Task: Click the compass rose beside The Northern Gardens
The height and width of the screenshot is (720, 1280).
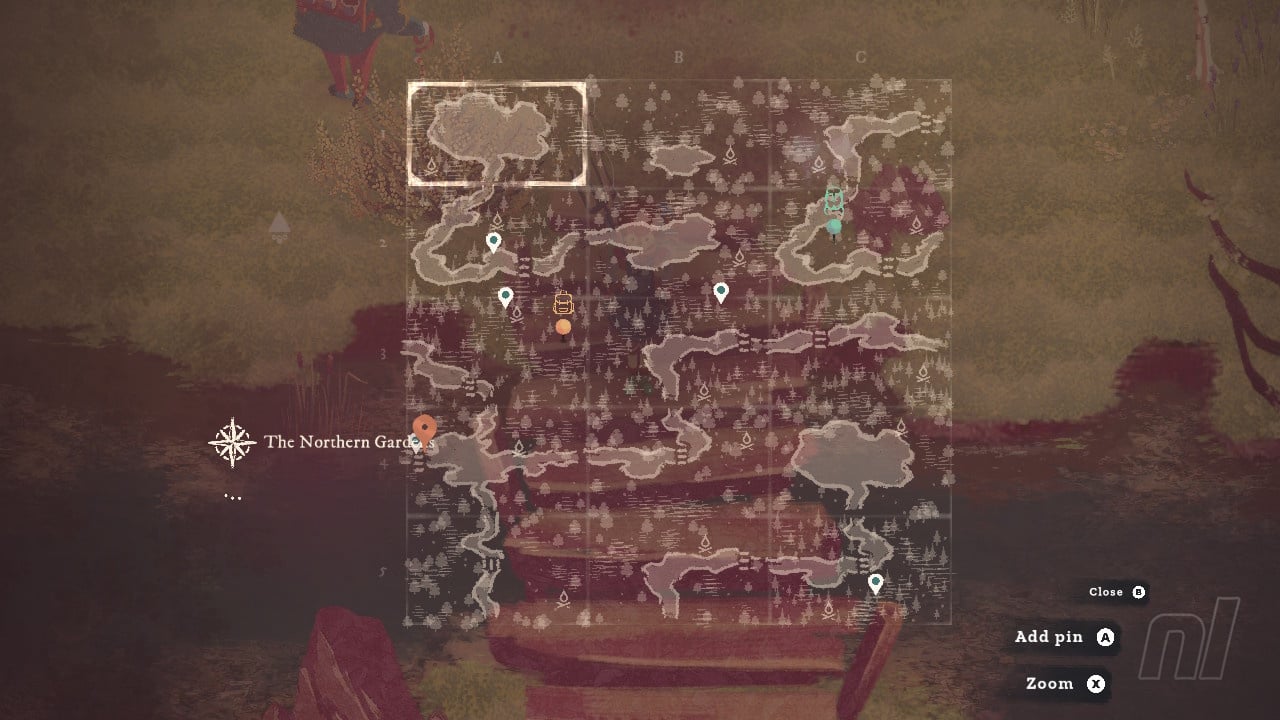Action: 232,442
